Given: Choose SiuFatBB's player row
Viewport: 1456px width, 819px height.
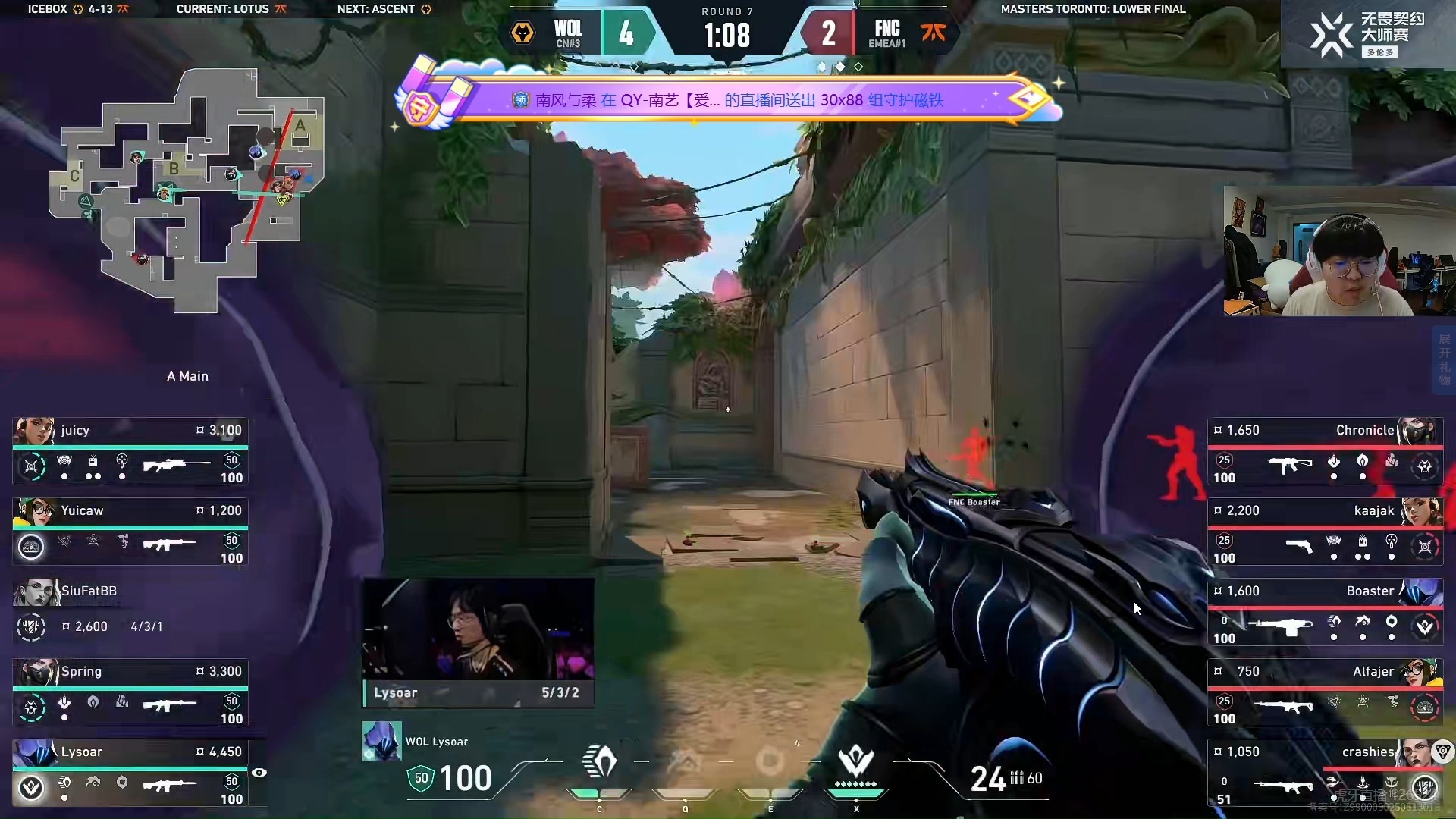Looking at the screenshot, I should pos(130,612).
